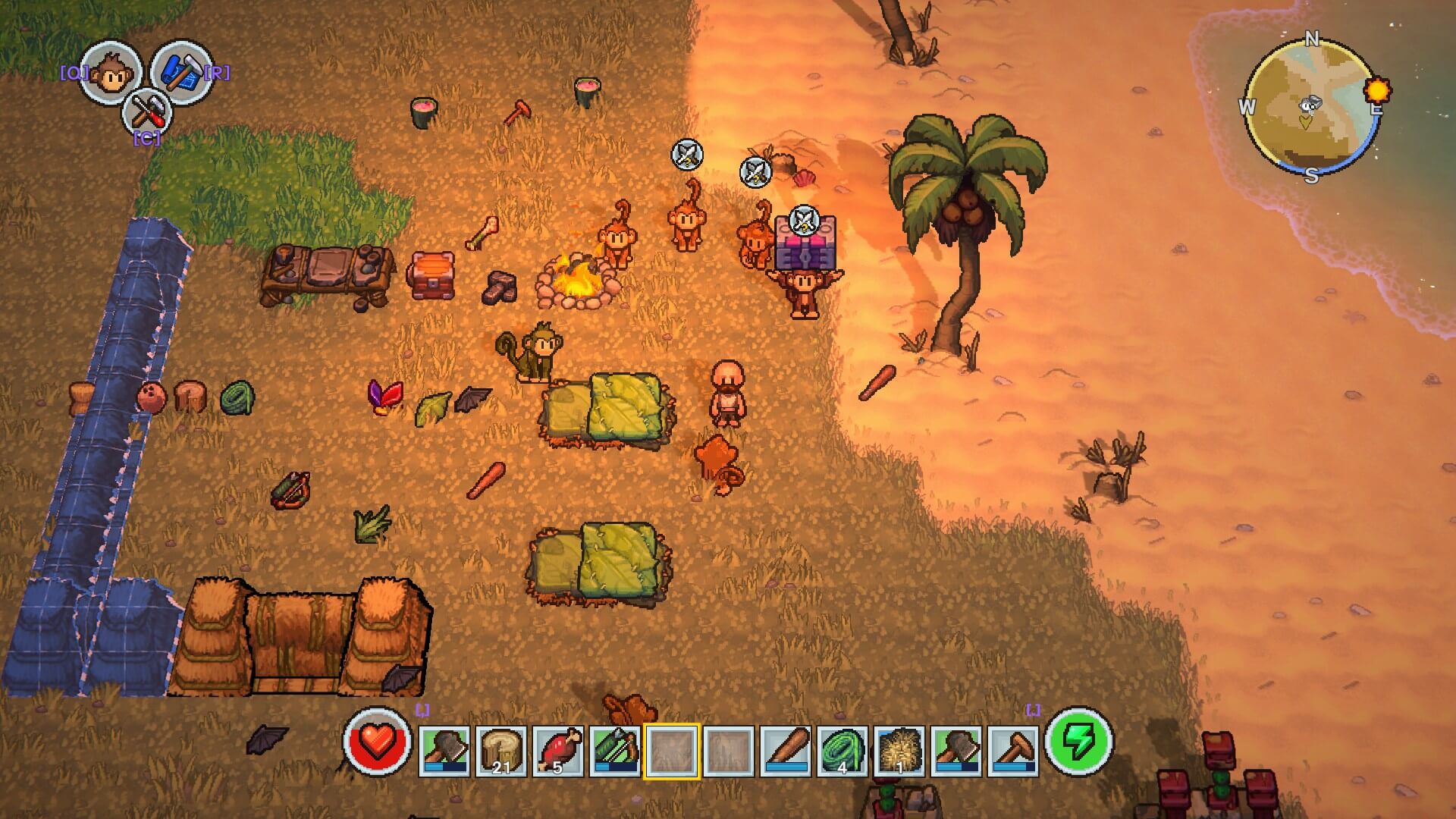Equip the bow and arrow slot

pyautogui.click(x=614, y=751)
